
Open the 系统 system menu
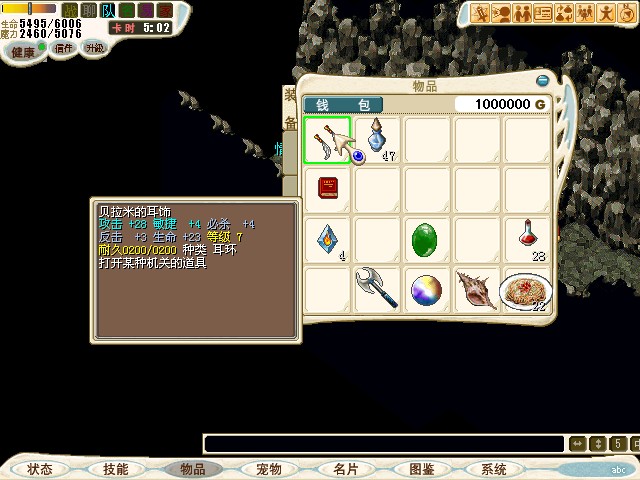(493, 469)
